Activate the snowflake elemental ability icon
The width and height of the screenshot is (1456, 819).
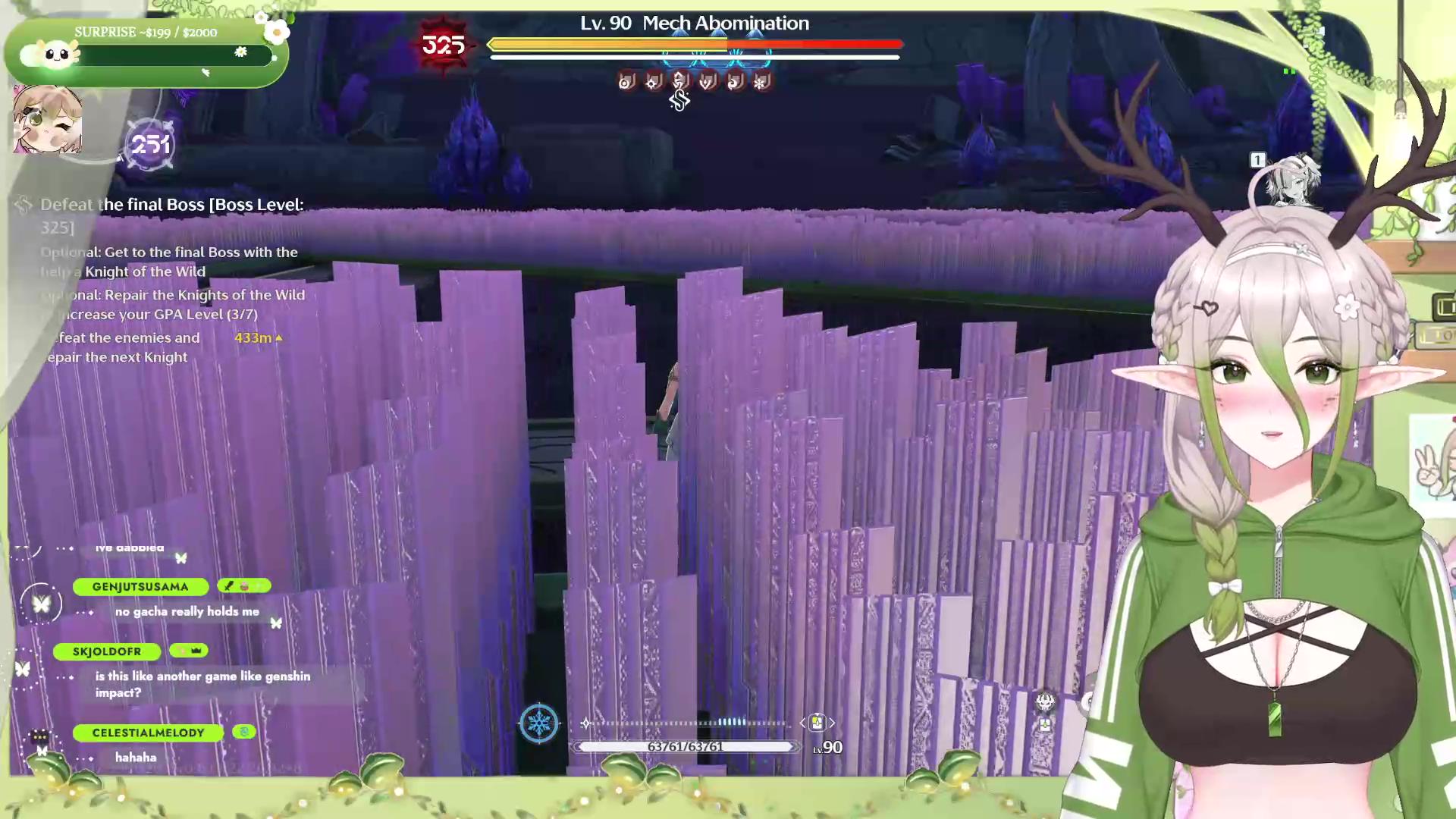tap(538, 722)
